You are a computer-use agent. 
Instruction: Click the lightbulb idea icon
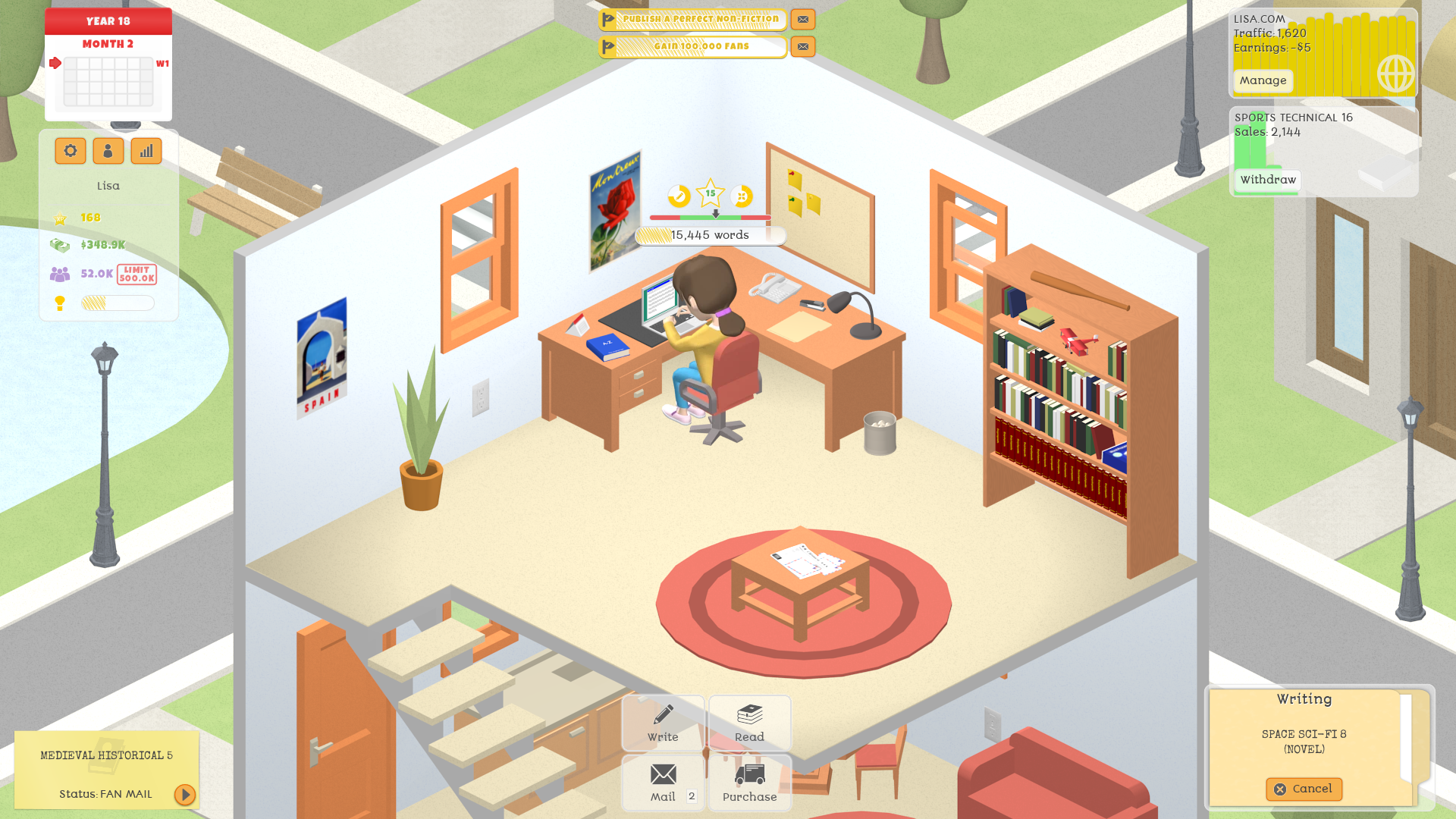(60, 302)
